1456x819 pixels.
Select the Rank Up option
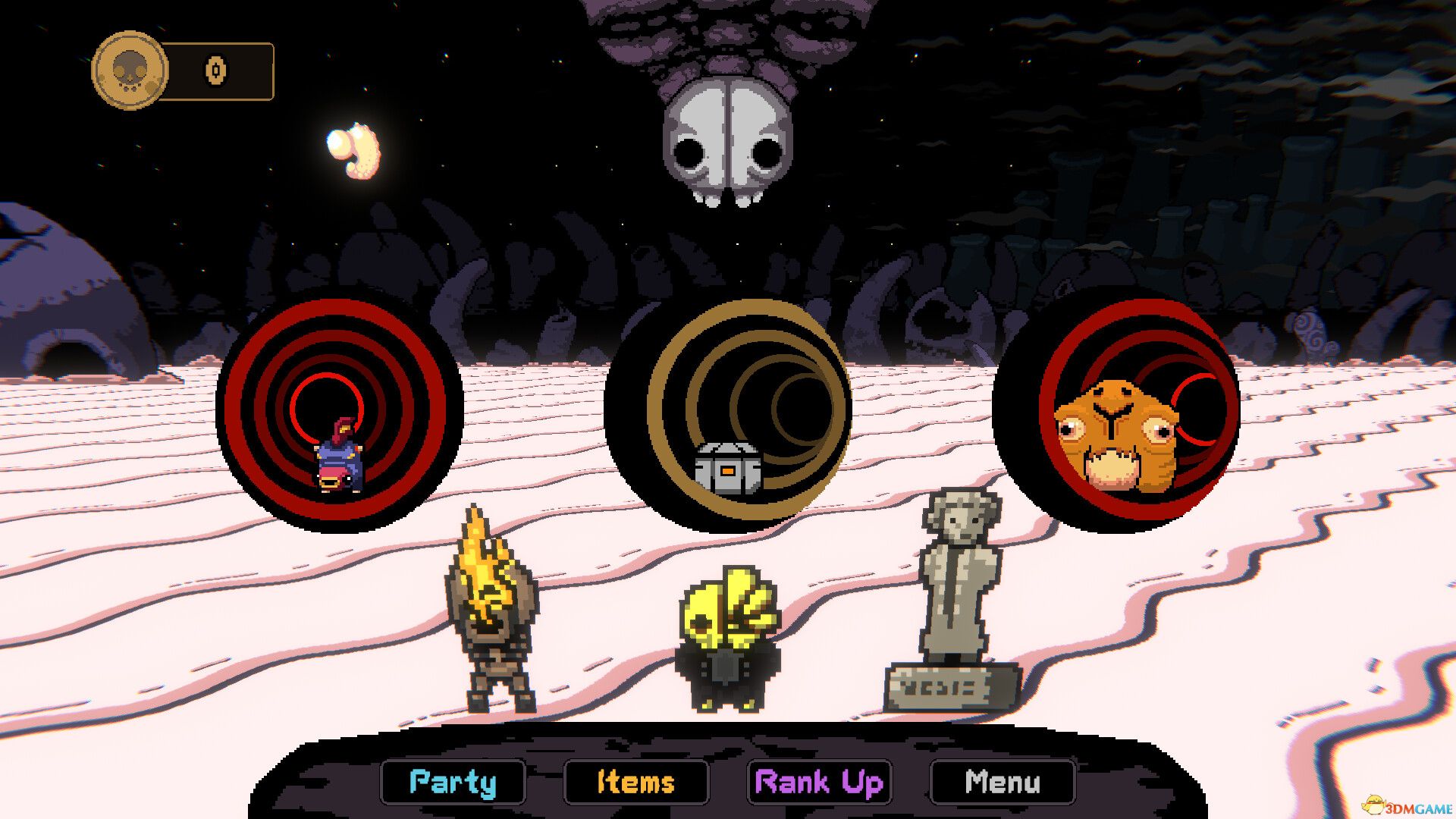[820, 782]
